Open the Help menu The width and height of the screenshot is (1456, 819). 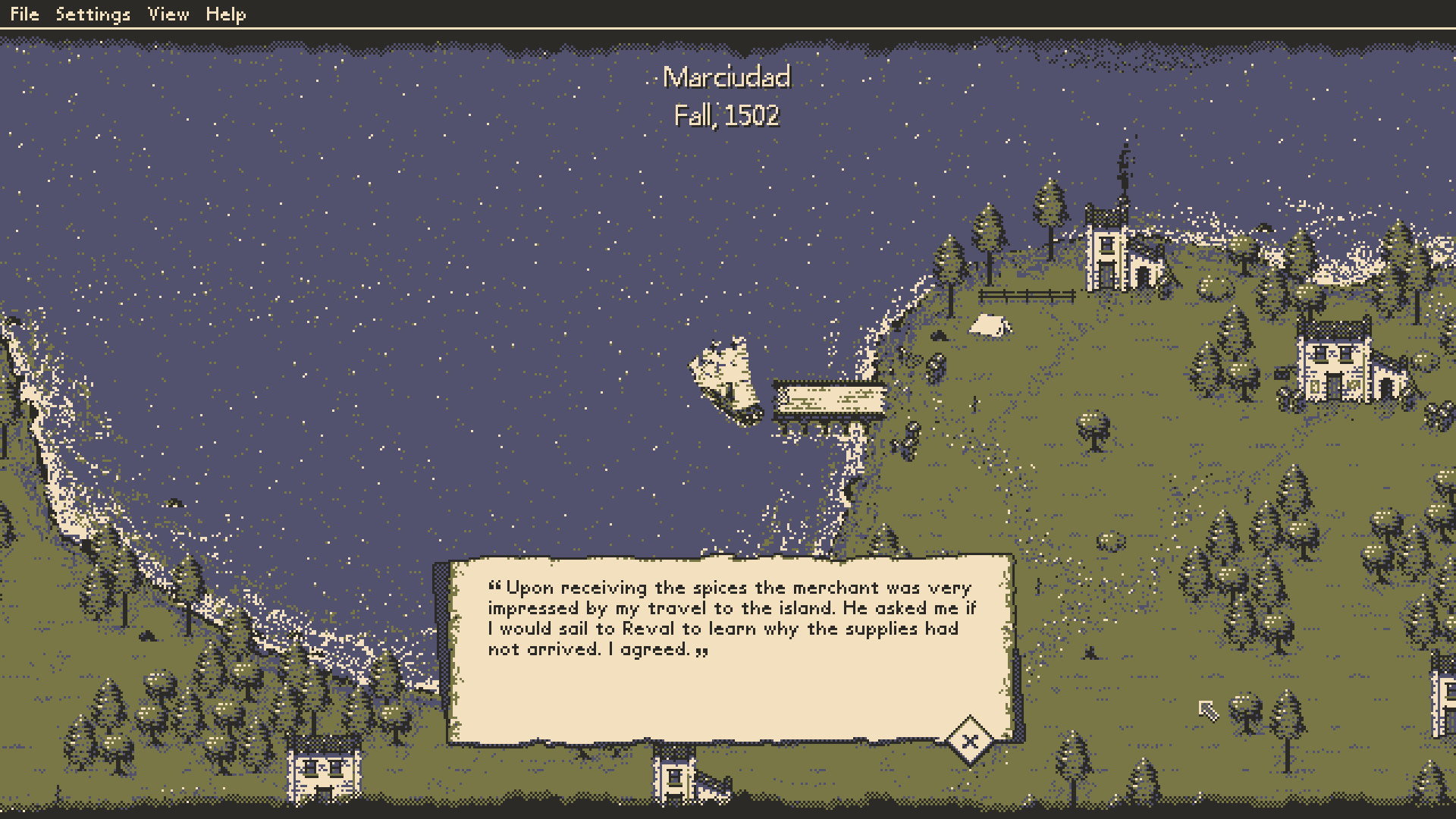pyautogui.click(x=226, y=13)
